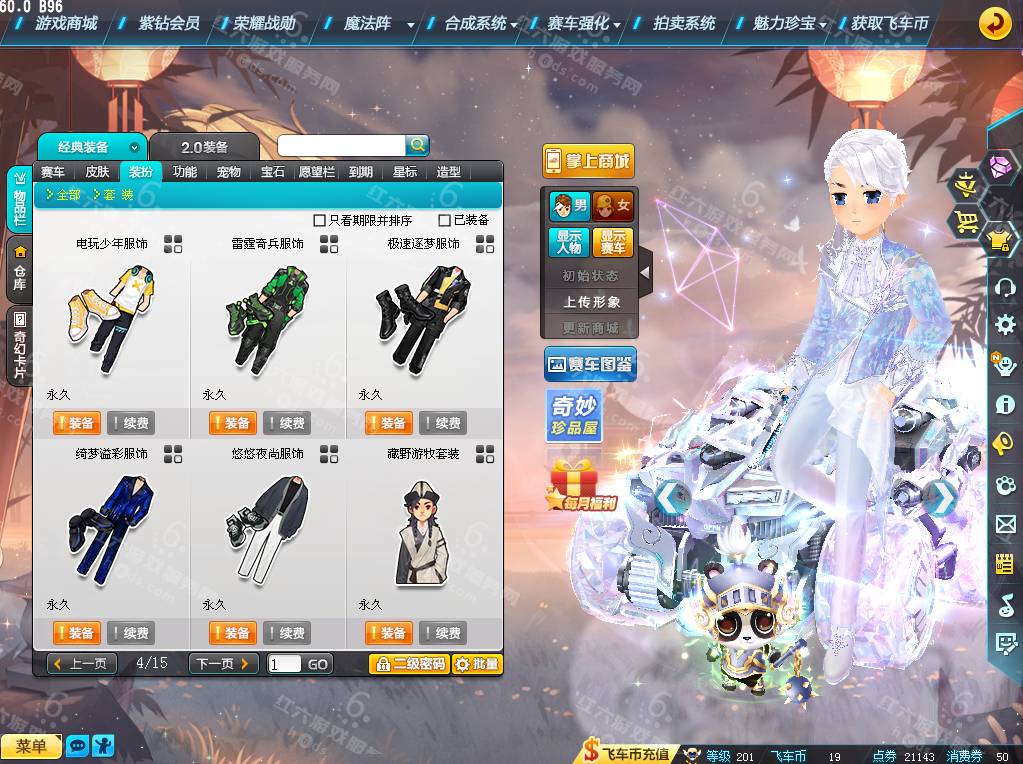Toggle 只看期限并排序 checkbox
Screen dimensions: 1023x764
(320, 220)
